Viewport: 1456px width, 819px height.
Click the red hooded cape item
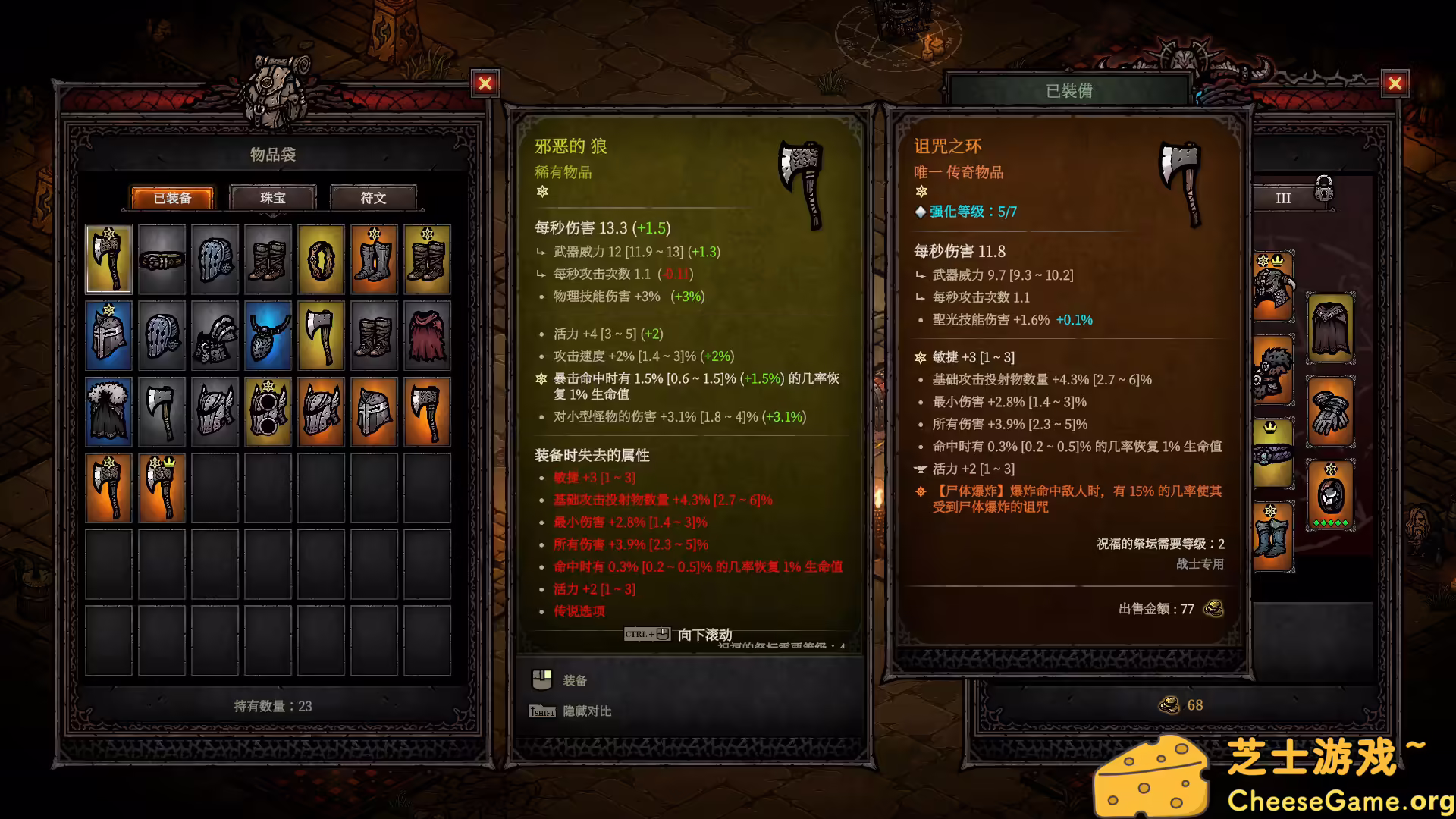(x=426, y=335)
